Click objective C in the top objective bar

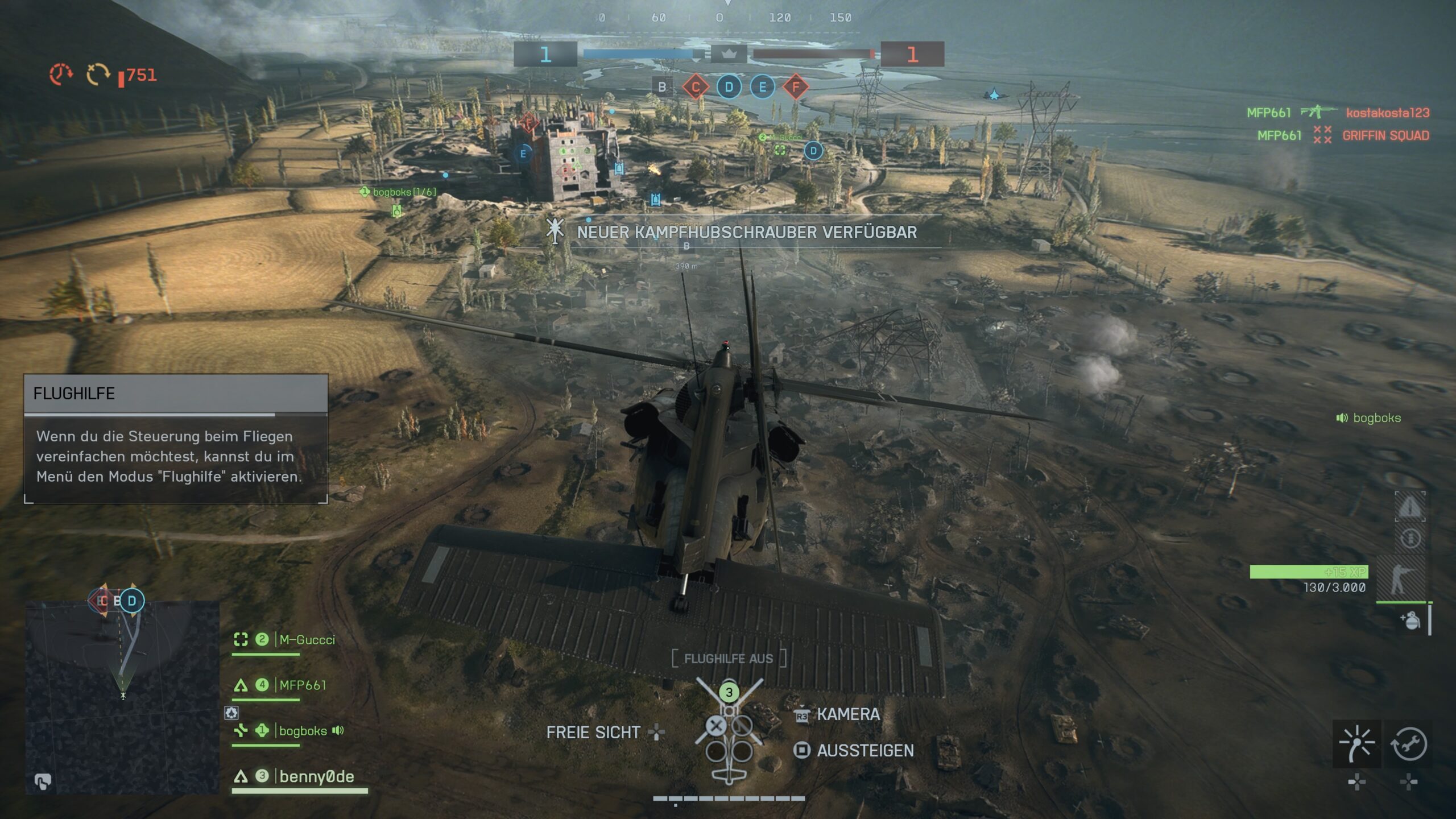695,88
